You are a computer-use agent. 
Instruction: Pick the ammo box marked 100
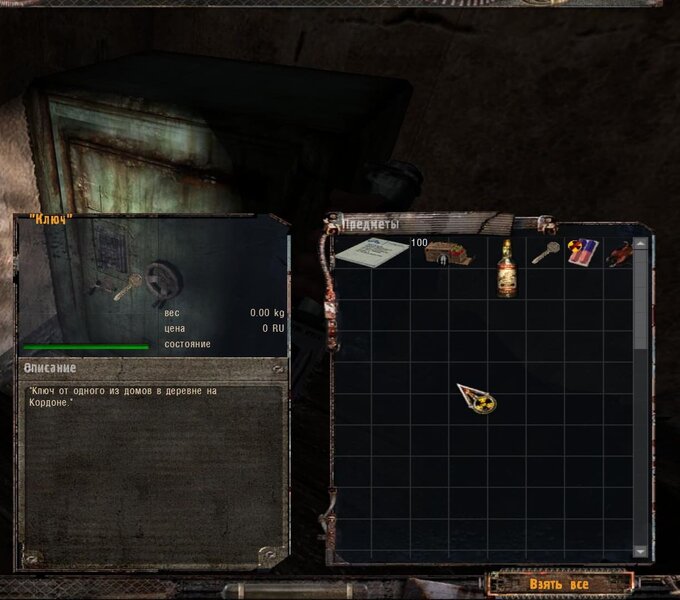click(448, 255)
